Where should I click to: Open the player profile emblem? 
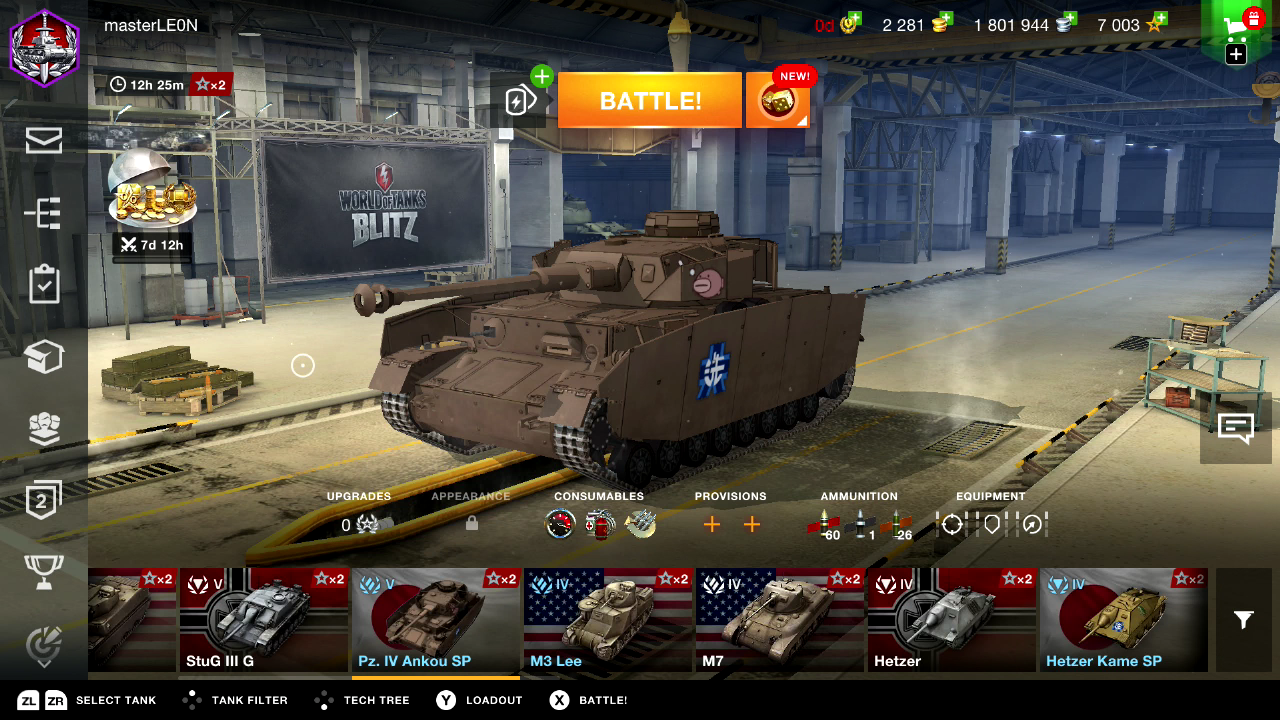[44, 45]
